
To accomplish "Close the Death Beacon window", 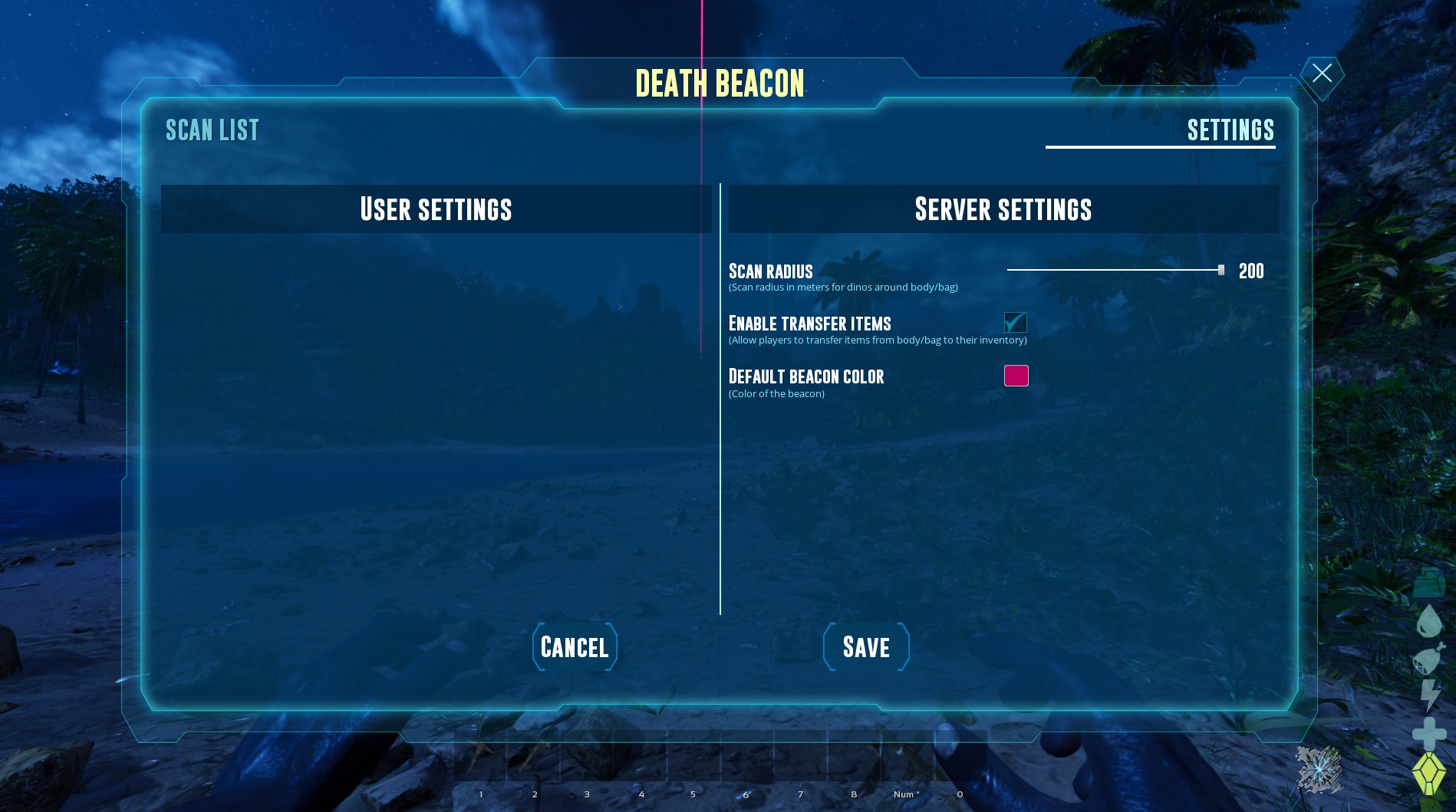I will tap(1322, 74).
